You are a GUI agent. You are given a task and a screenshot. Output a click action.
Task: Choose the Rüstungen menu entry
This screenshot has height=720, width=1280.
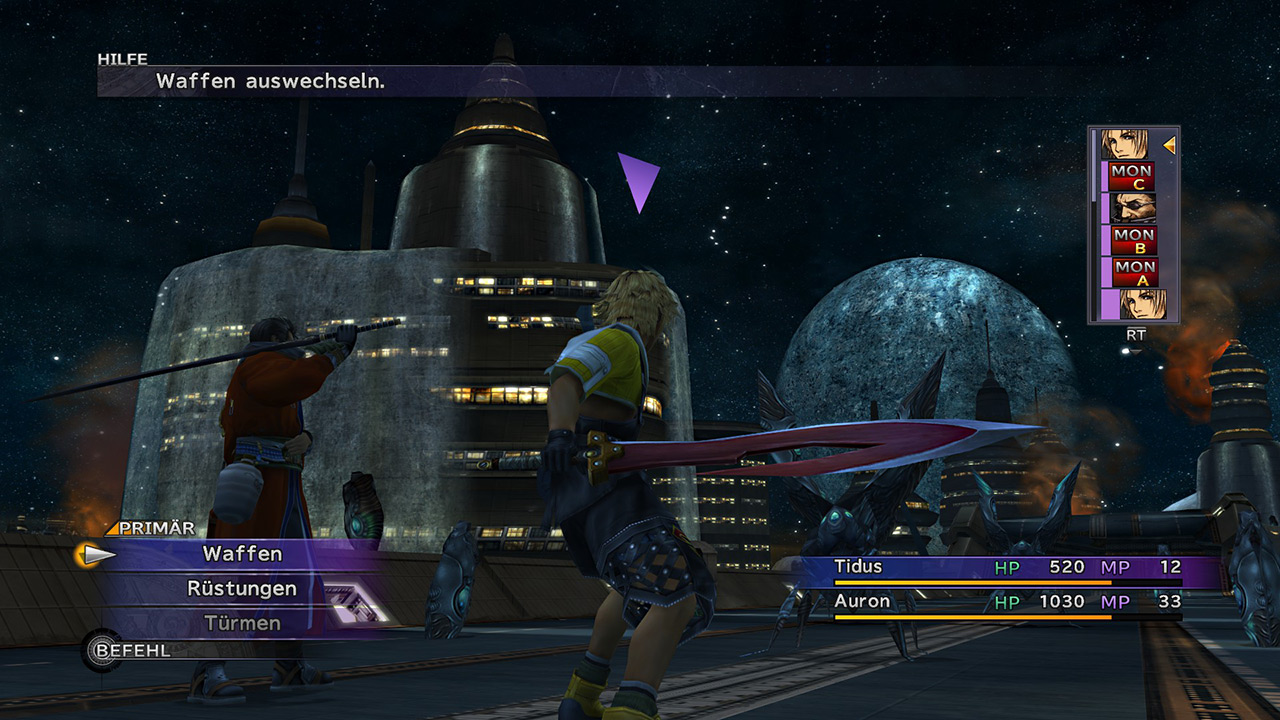242,589
